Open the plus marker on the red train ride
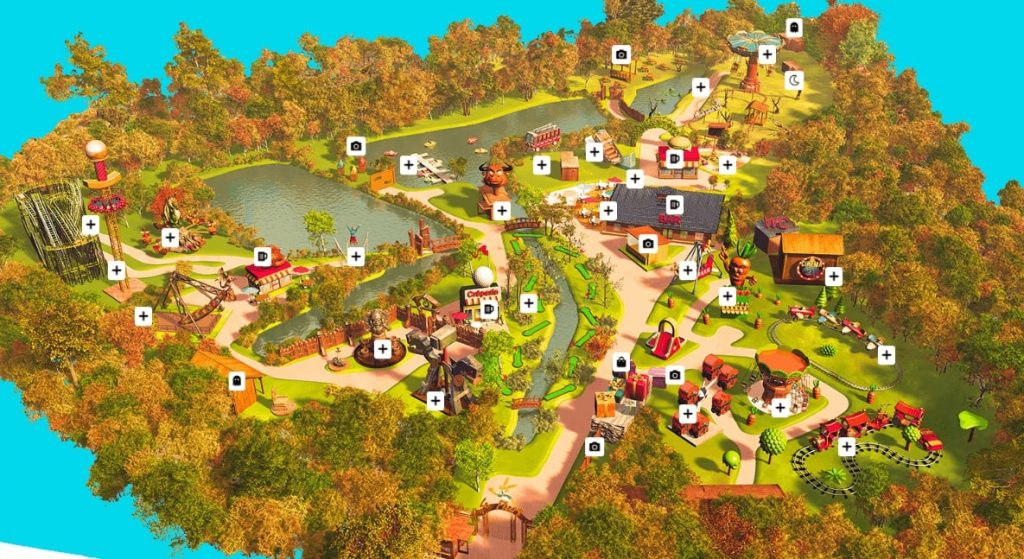Screen dimensions: 1024x559 point(847,446)
